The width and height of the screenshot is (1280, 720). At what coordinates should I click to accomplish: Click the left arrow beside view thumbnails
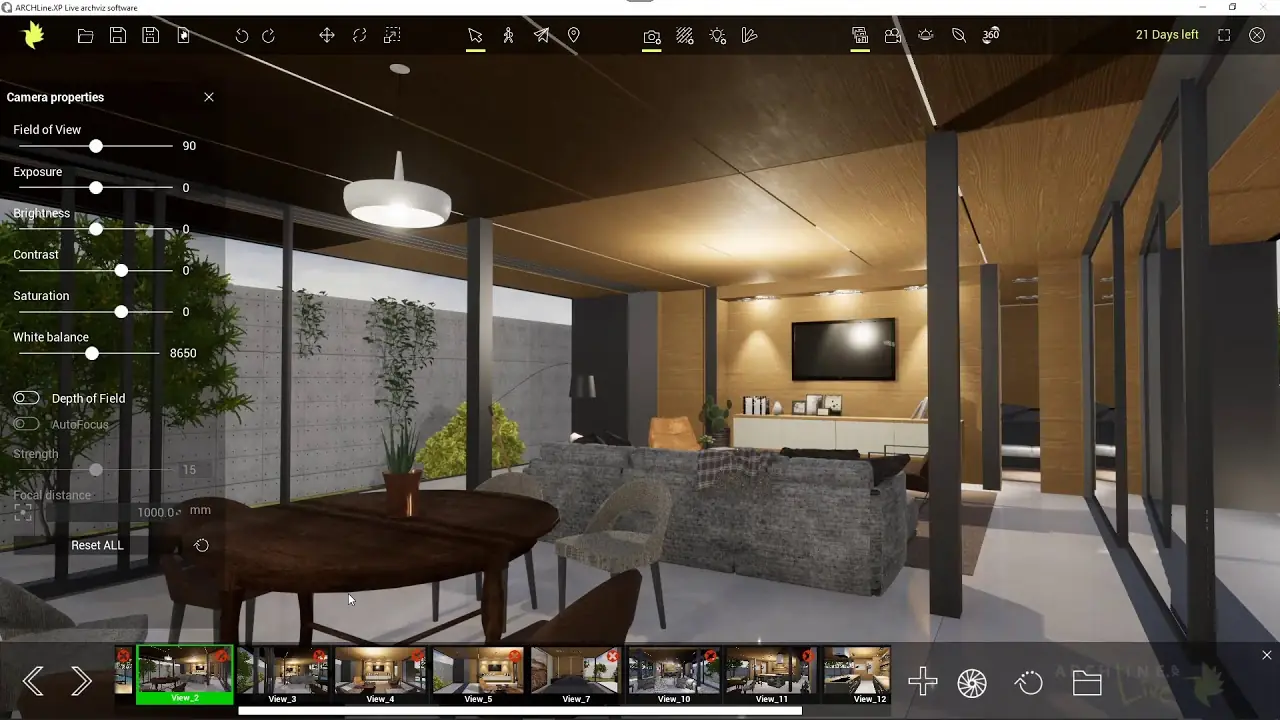pyautogui.click(x=32, y=680)
